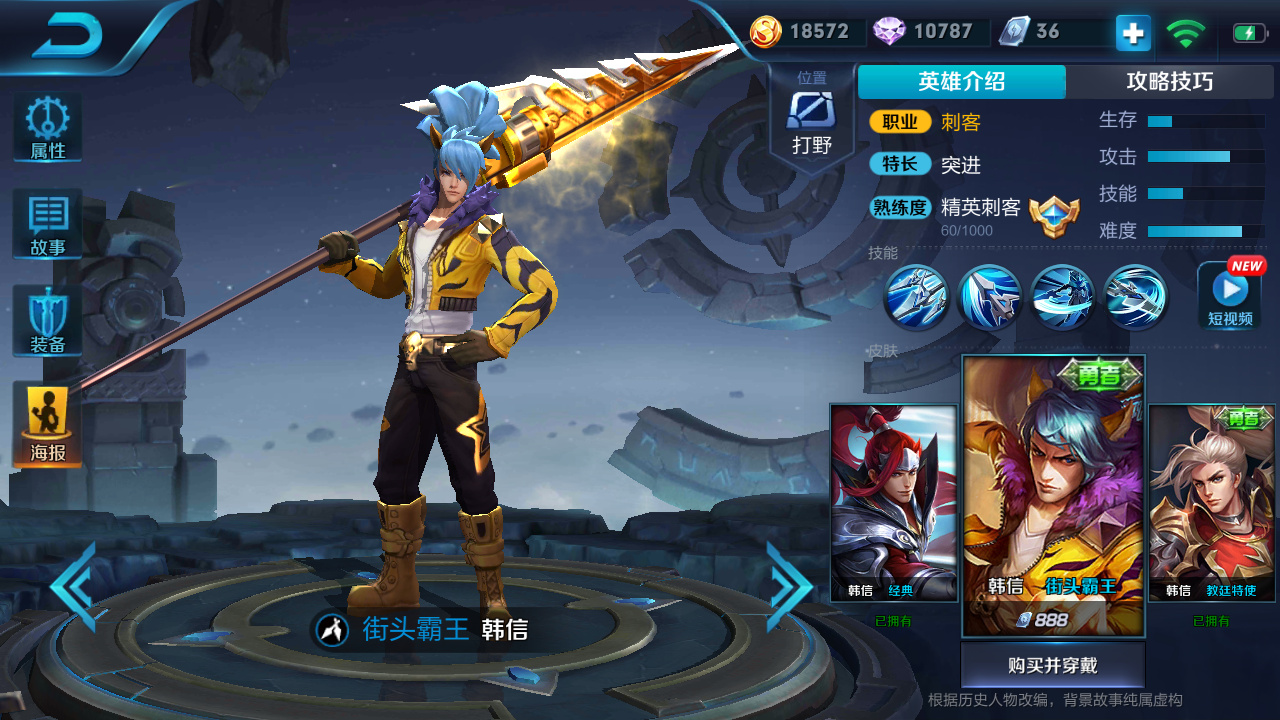Show the 海报 poster view

pyautogui.click(x=47, y=424)
